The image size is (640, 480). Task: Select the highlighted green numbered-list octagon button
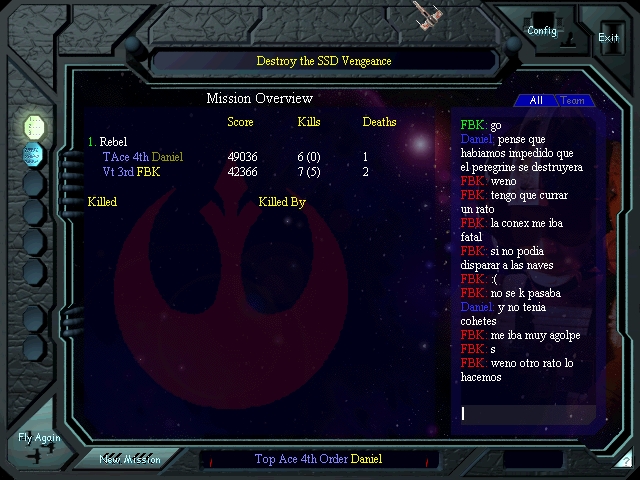(34, 126)
